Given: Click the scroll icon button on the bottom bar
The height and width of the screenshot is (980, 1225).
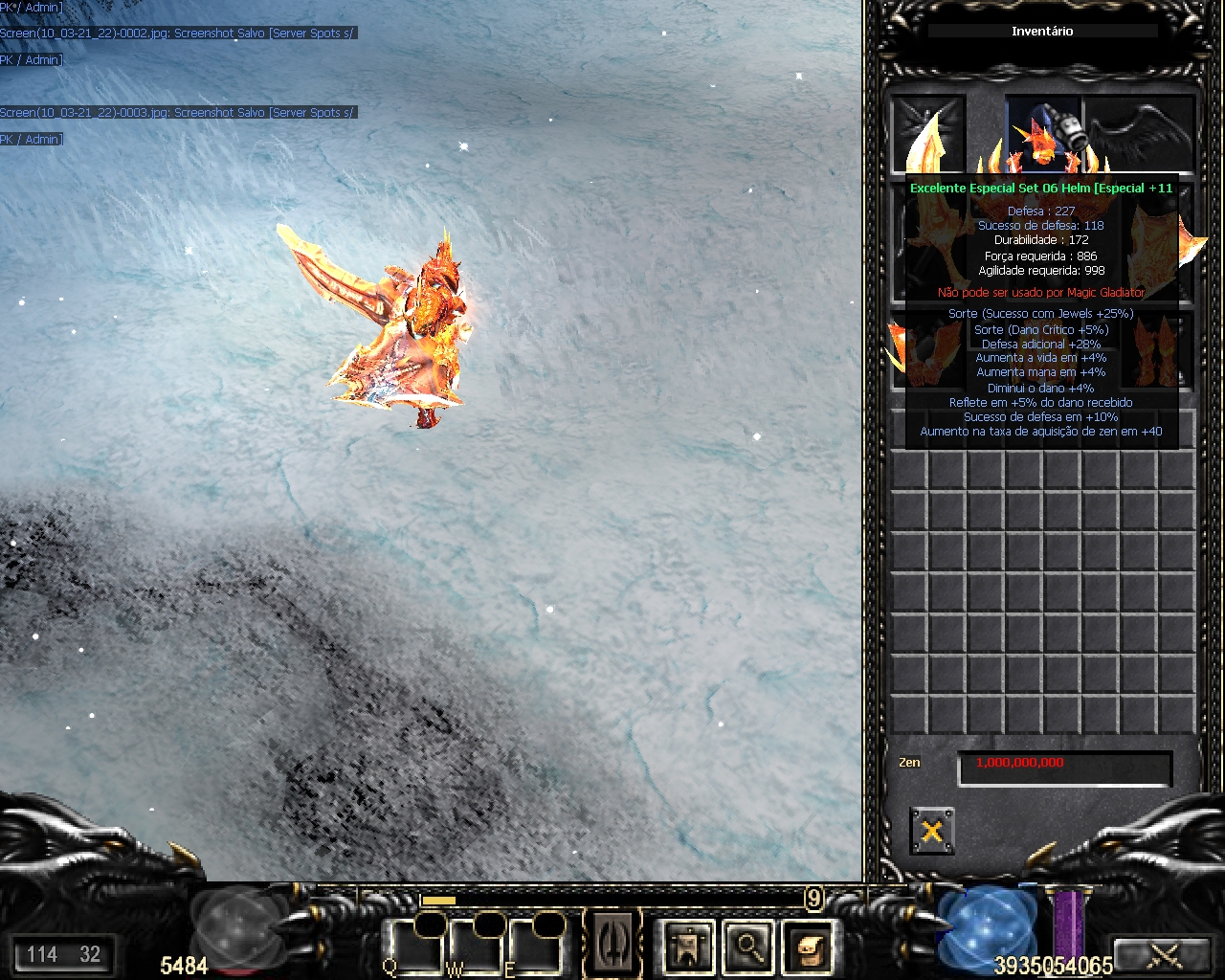Looking at the screenshot, I should pyautogui.click(x=809, y=947).
